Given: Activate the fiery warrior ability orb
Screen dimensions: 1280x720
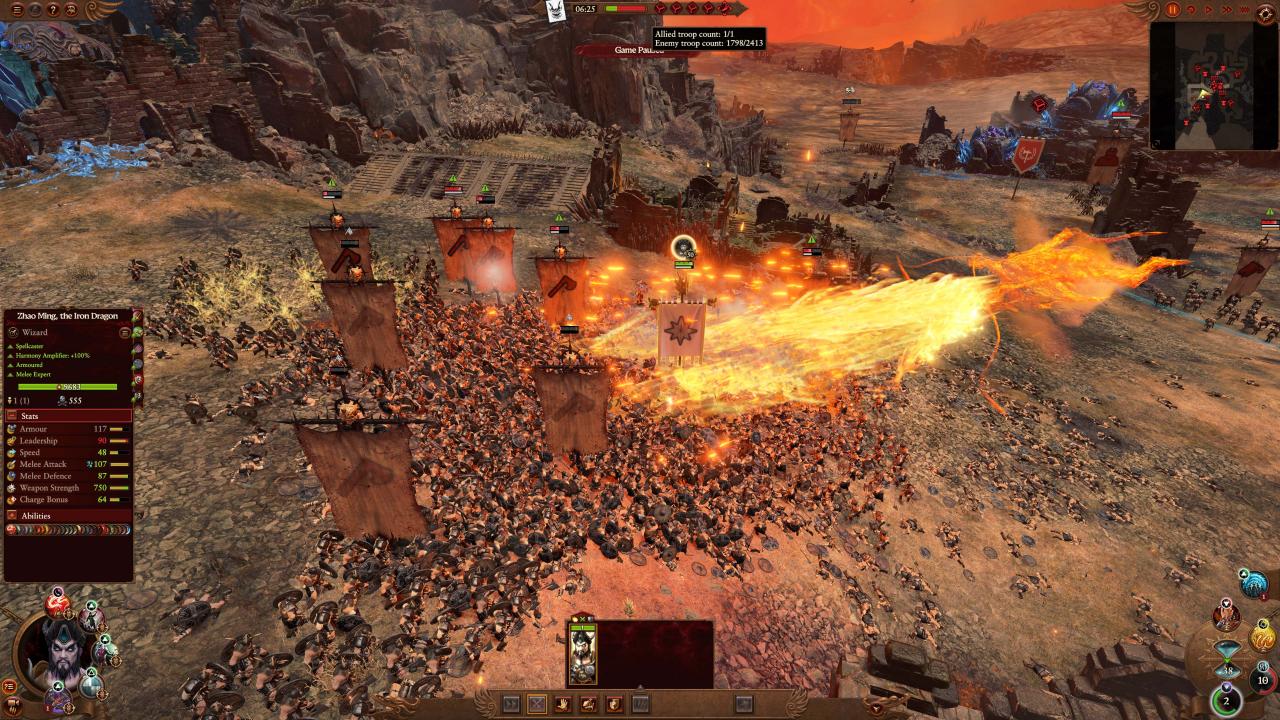Looking at the screenshot, I should coord(1226,616).
